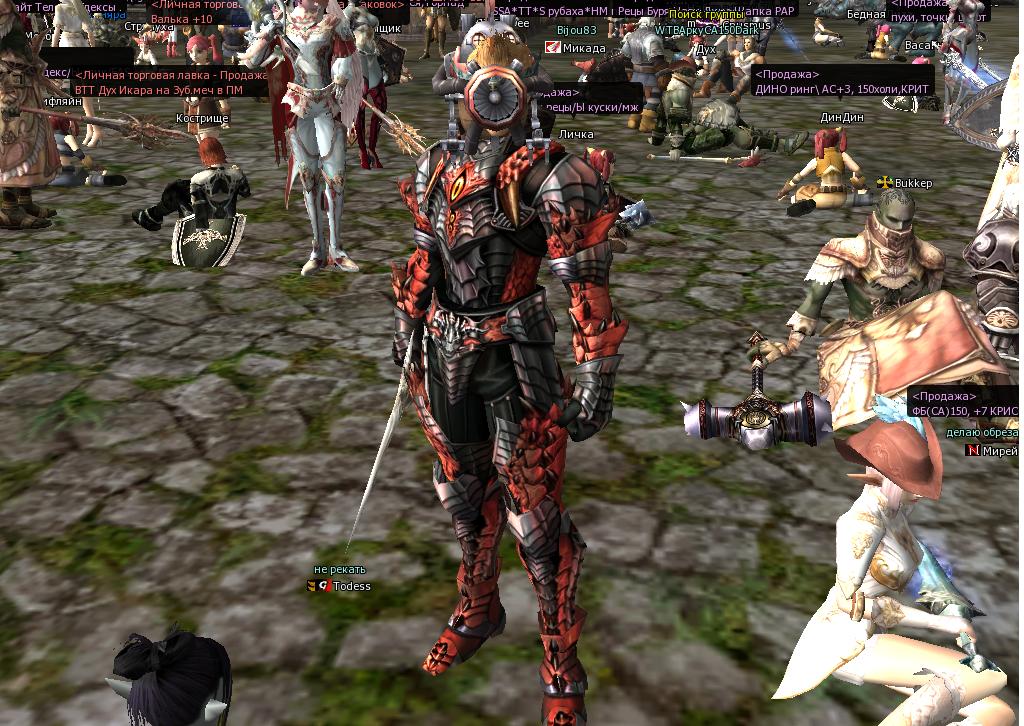This screenshot has height=726, width=1024.
Task: Open the ДИНО ринг sale shop sign
Action: [841, 81]
